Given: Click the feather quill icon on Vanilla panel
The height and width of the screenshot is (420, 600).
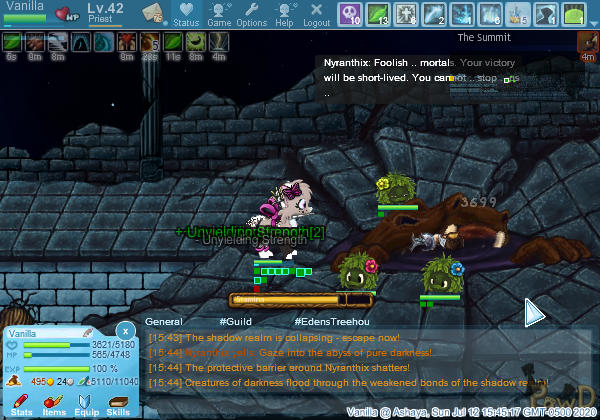Looking at the screenshot, I should (88, 332).
